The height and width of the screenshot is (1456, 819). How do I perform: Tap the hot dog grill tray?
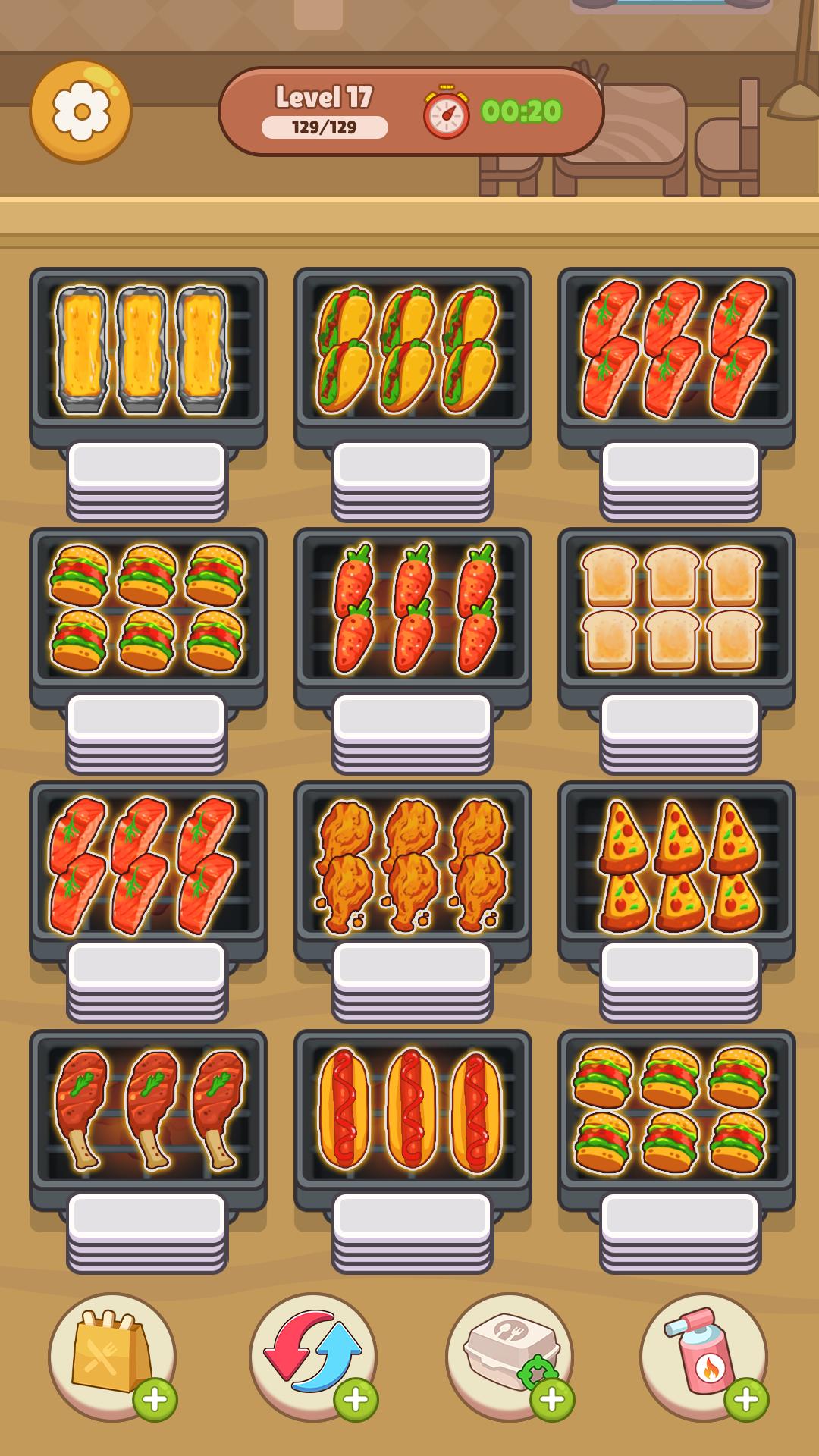(x=412, y=1111)
